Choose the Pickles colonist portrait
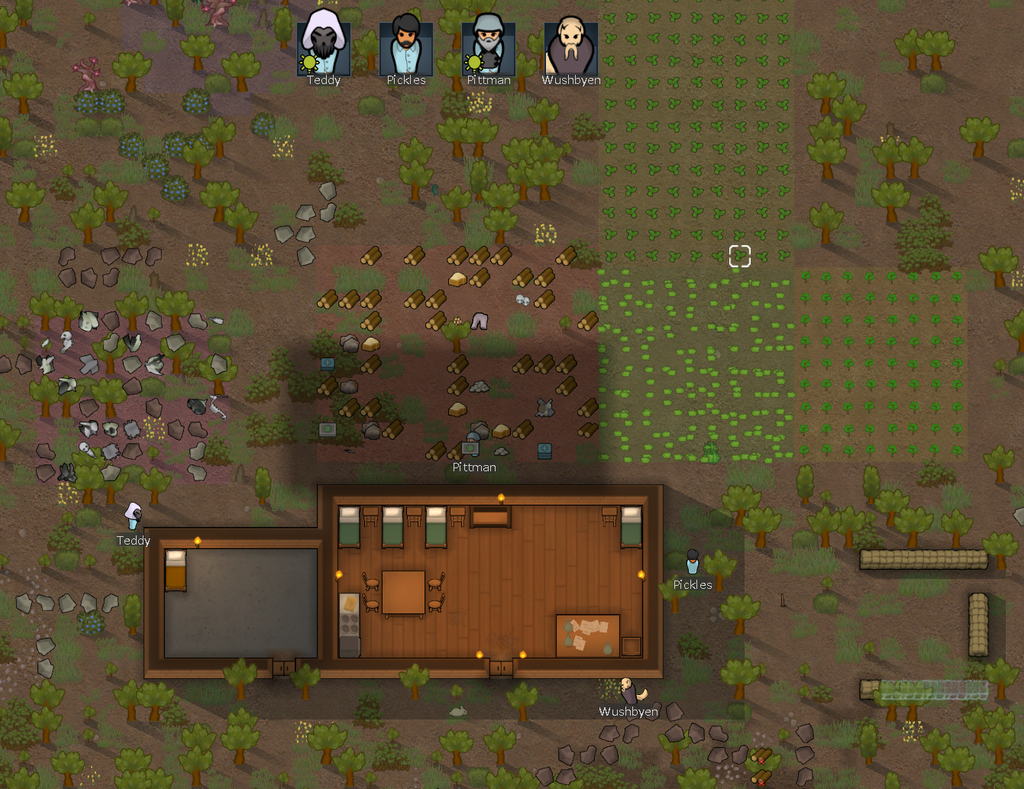Image resolution: width=1024 pixels, height=789 pixels. tap(405, 43)
